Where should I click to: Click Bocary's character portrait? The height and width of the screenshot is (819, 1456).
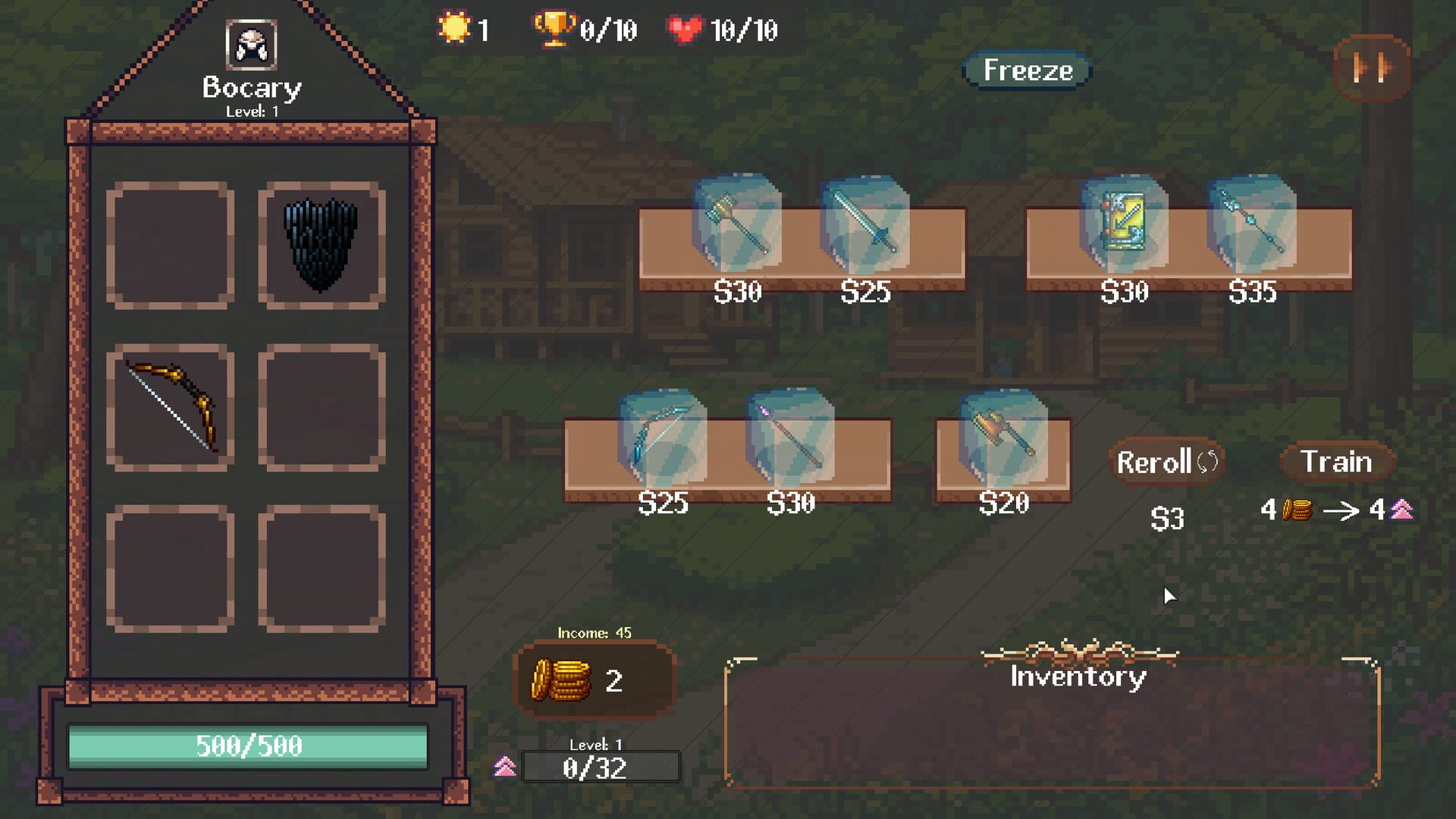[252, 44]
